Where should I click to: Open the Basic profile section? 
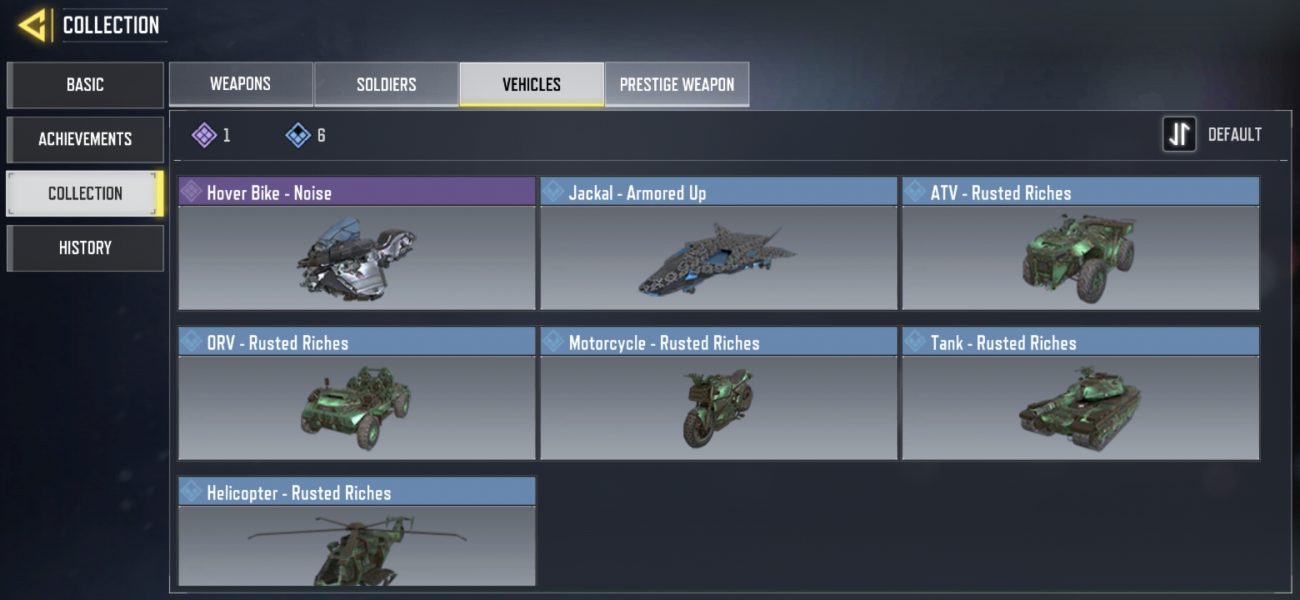[85, 85]
